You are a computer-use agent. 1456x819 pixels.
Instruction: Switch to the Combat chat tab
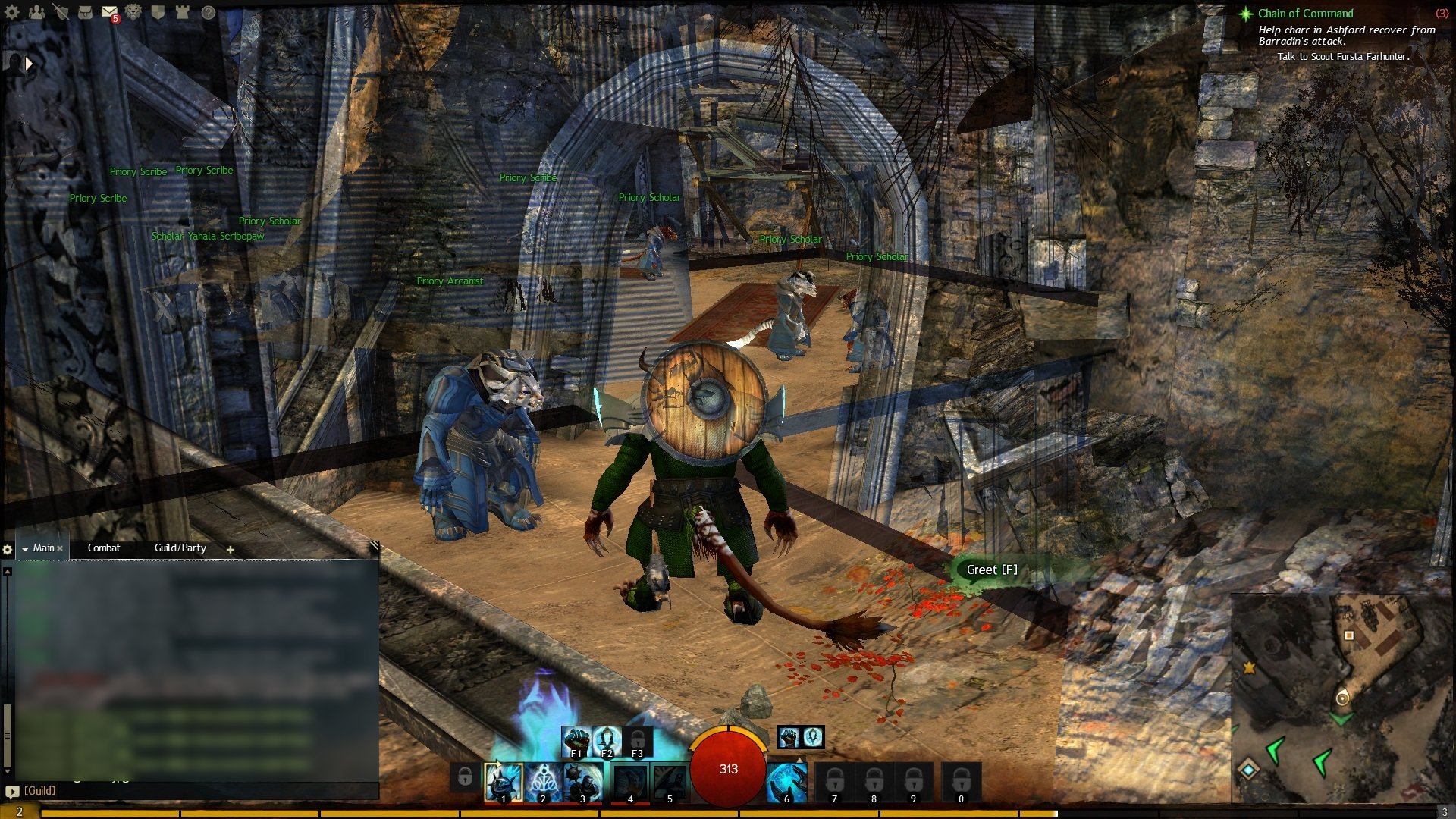point(104,548)
